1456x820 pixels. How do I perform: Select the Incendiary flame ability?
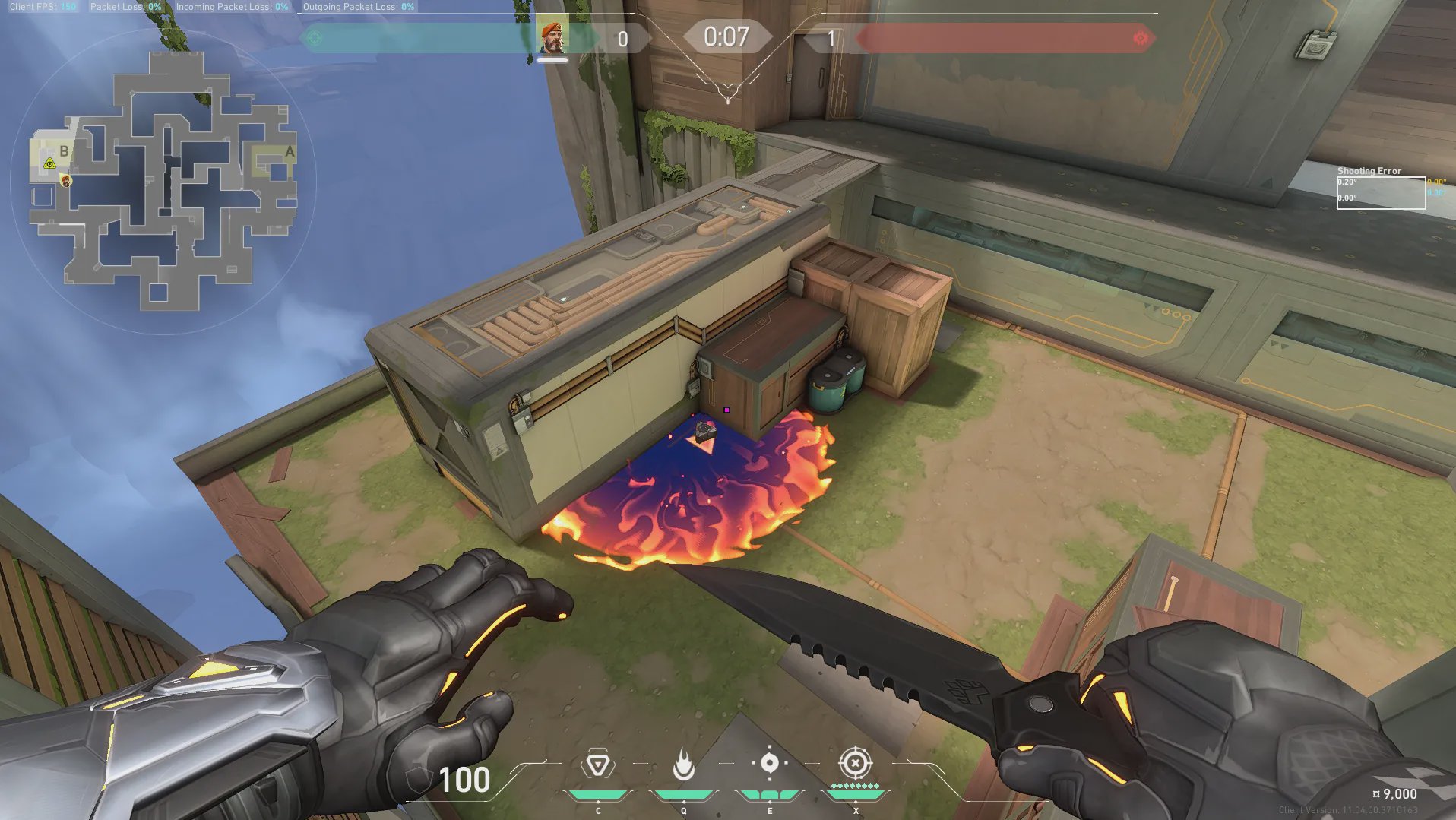(x=683, y=765)
